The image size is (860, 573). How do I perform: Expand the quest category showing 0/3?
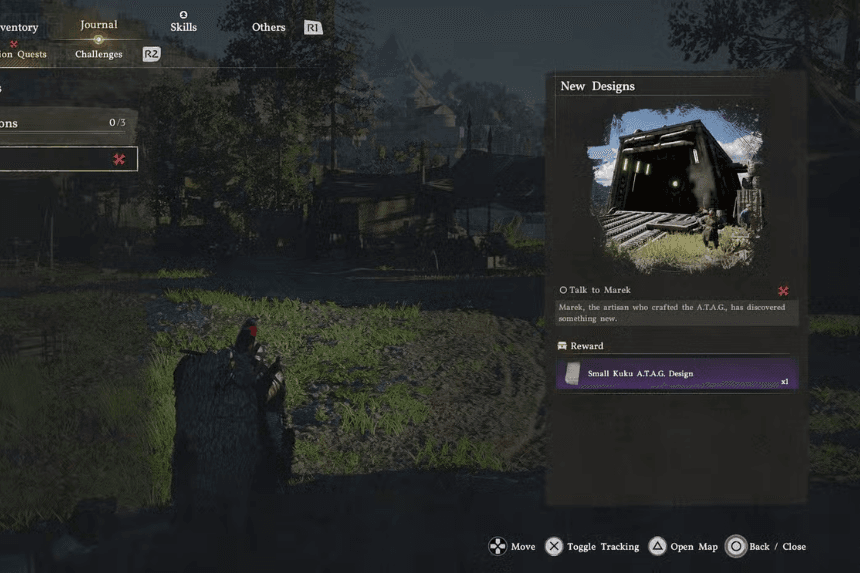64,123
